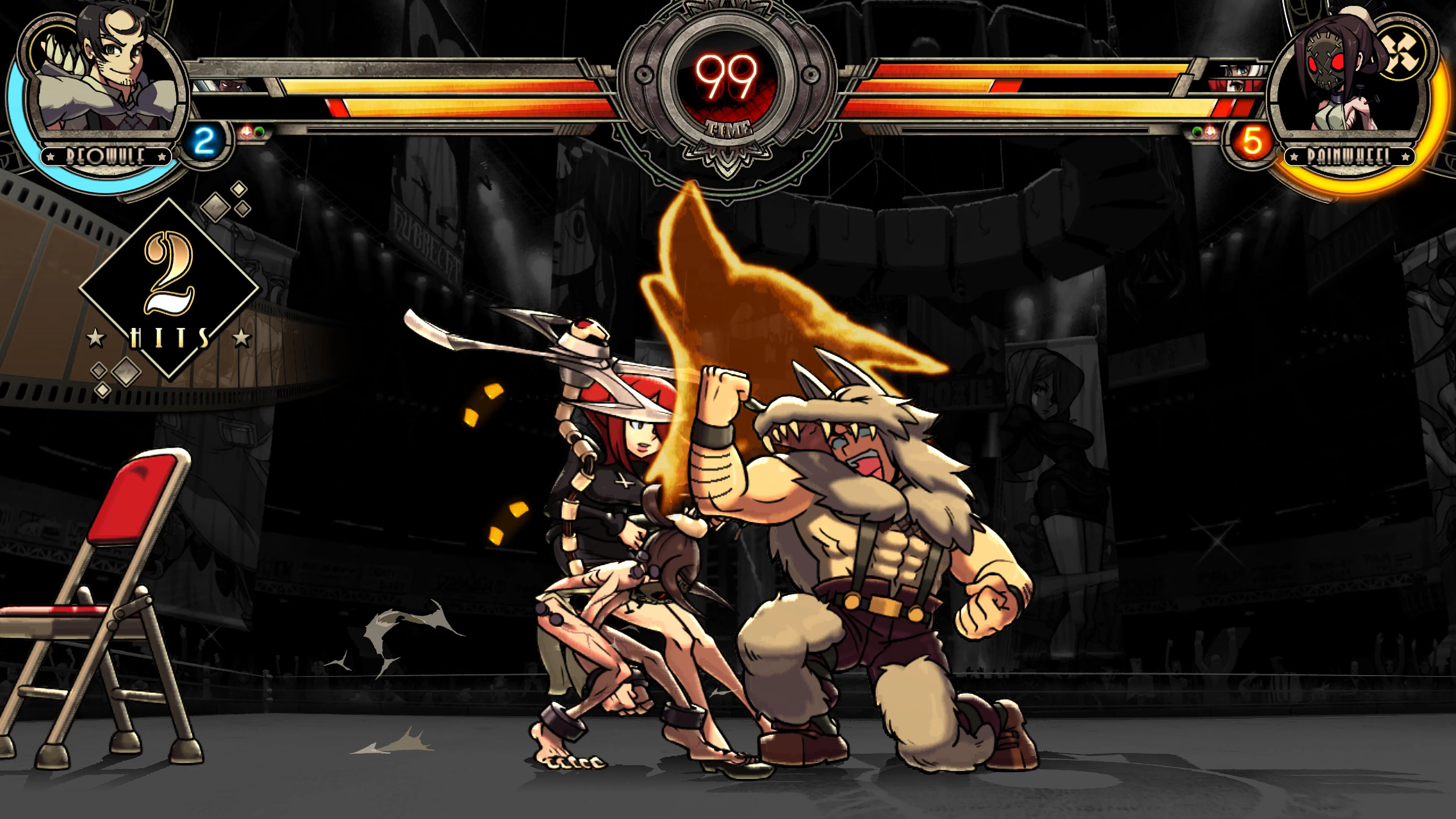
Task: Toggle the green indicator light beside Painwheel's counter
Action: pyautogui.click(x=1197, y=132)
